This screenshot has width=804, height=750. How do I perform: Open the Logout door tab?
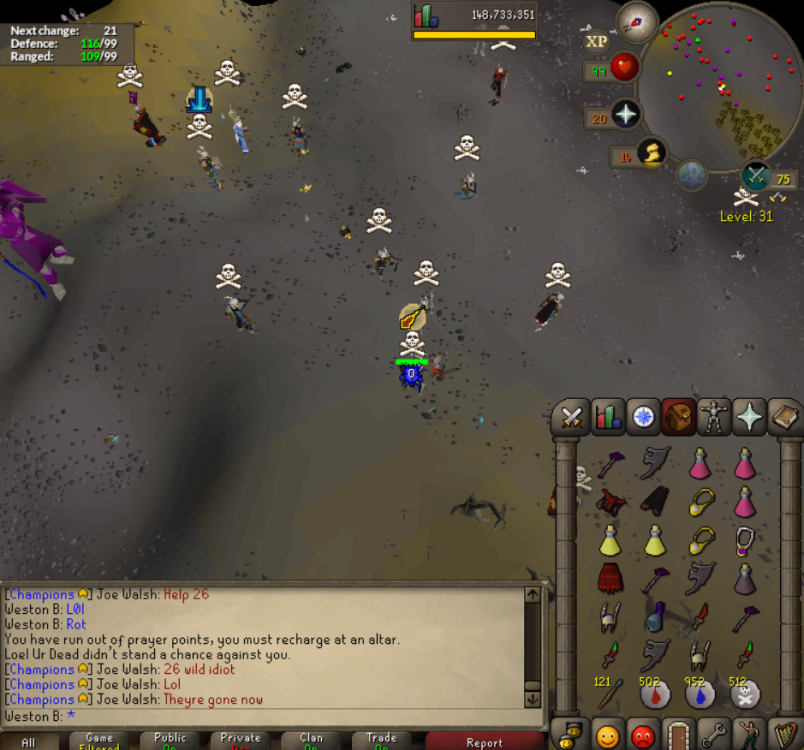tap(679, 735)
